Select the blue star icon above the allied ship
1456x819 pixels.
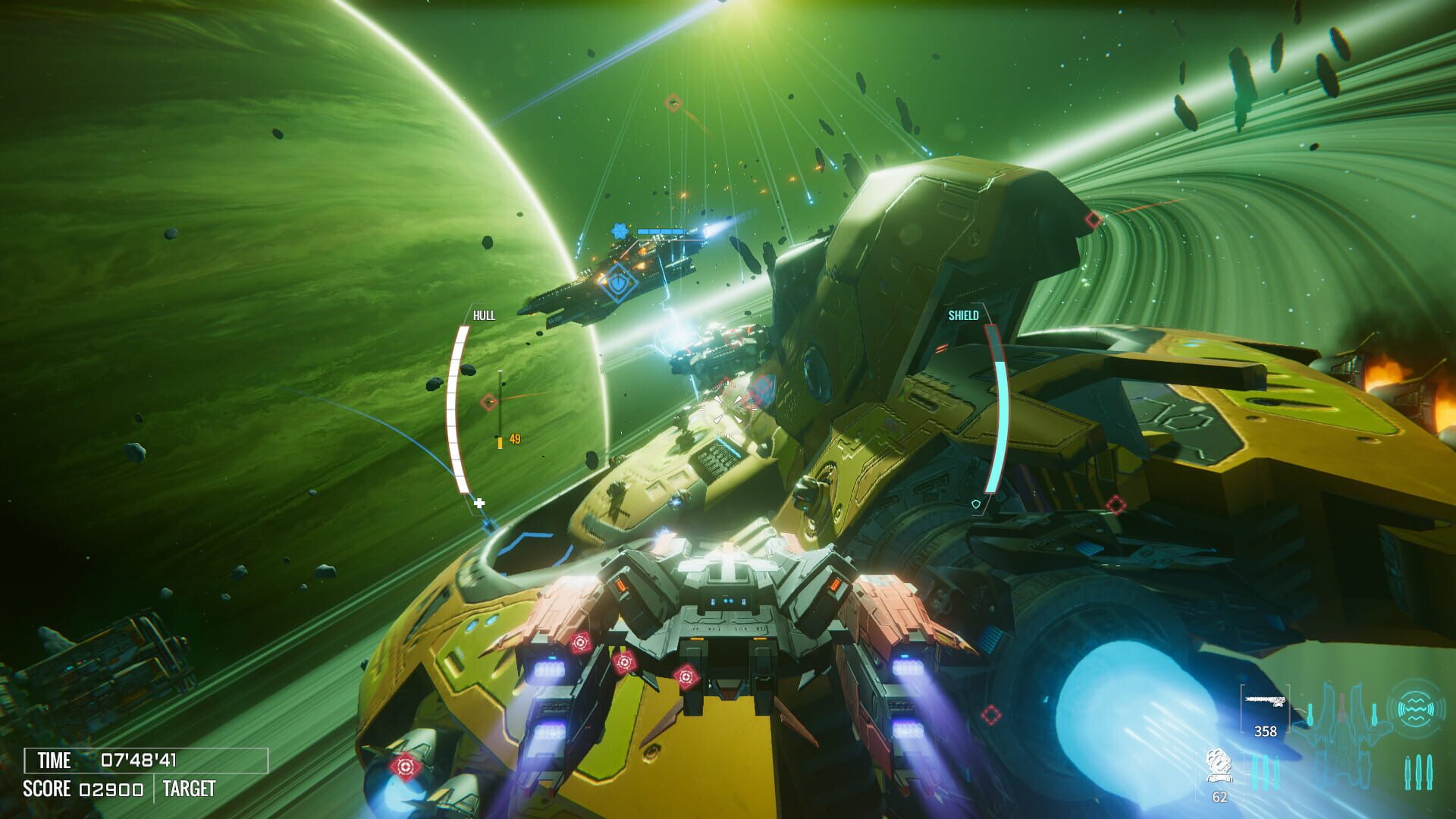[x=620, y=229]
